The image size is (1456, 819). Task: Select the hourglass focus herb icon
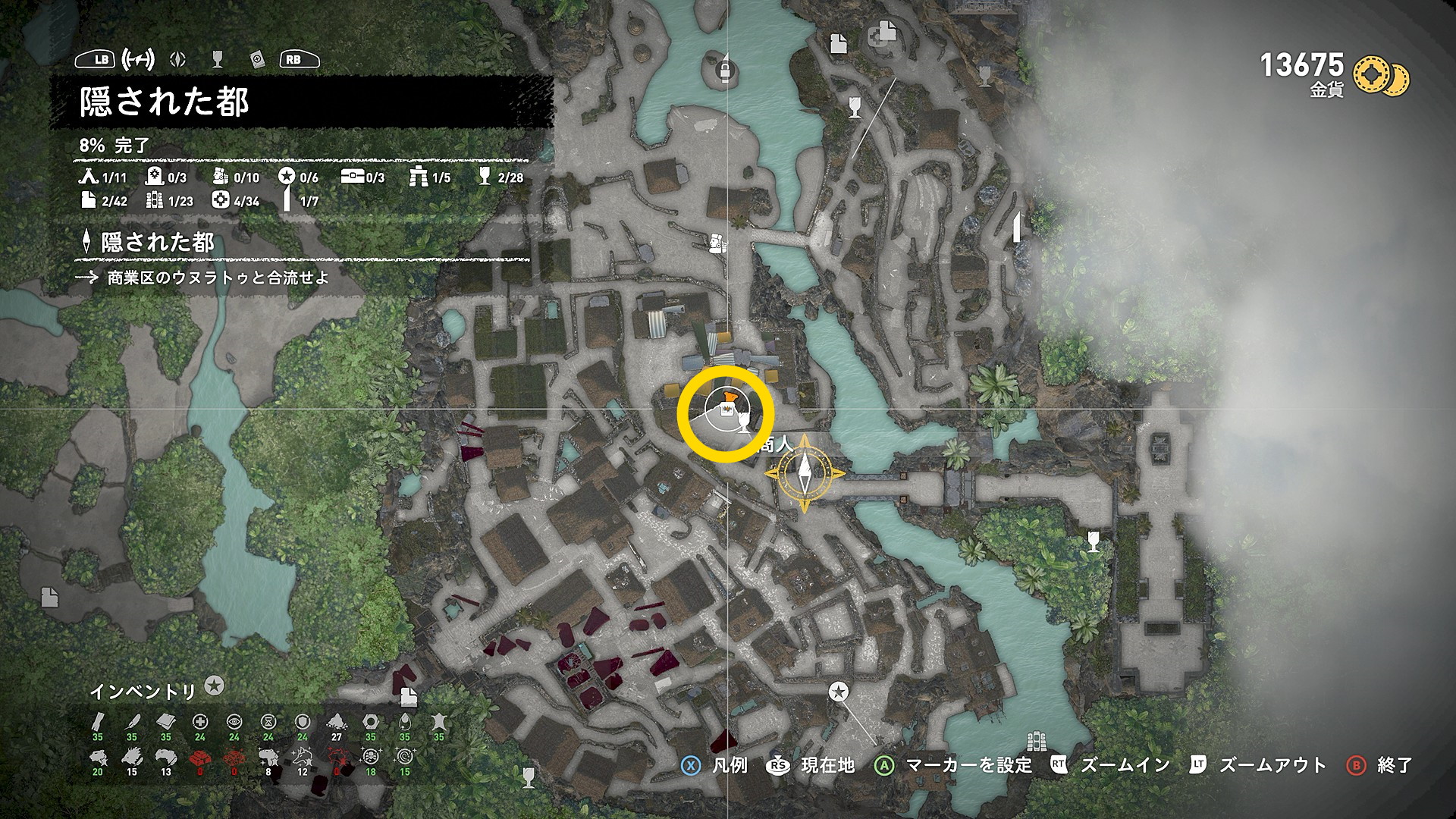pos(268,721)
